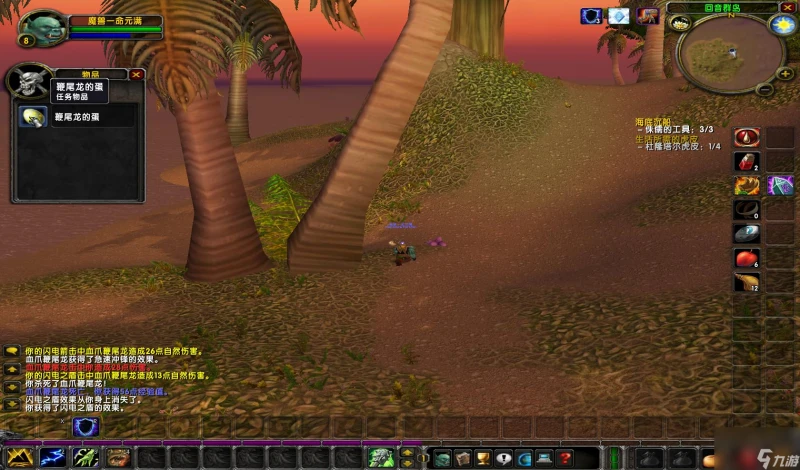800x470 pixels.
Task: Zoom out on the minimap
Action: coord(763,88)
